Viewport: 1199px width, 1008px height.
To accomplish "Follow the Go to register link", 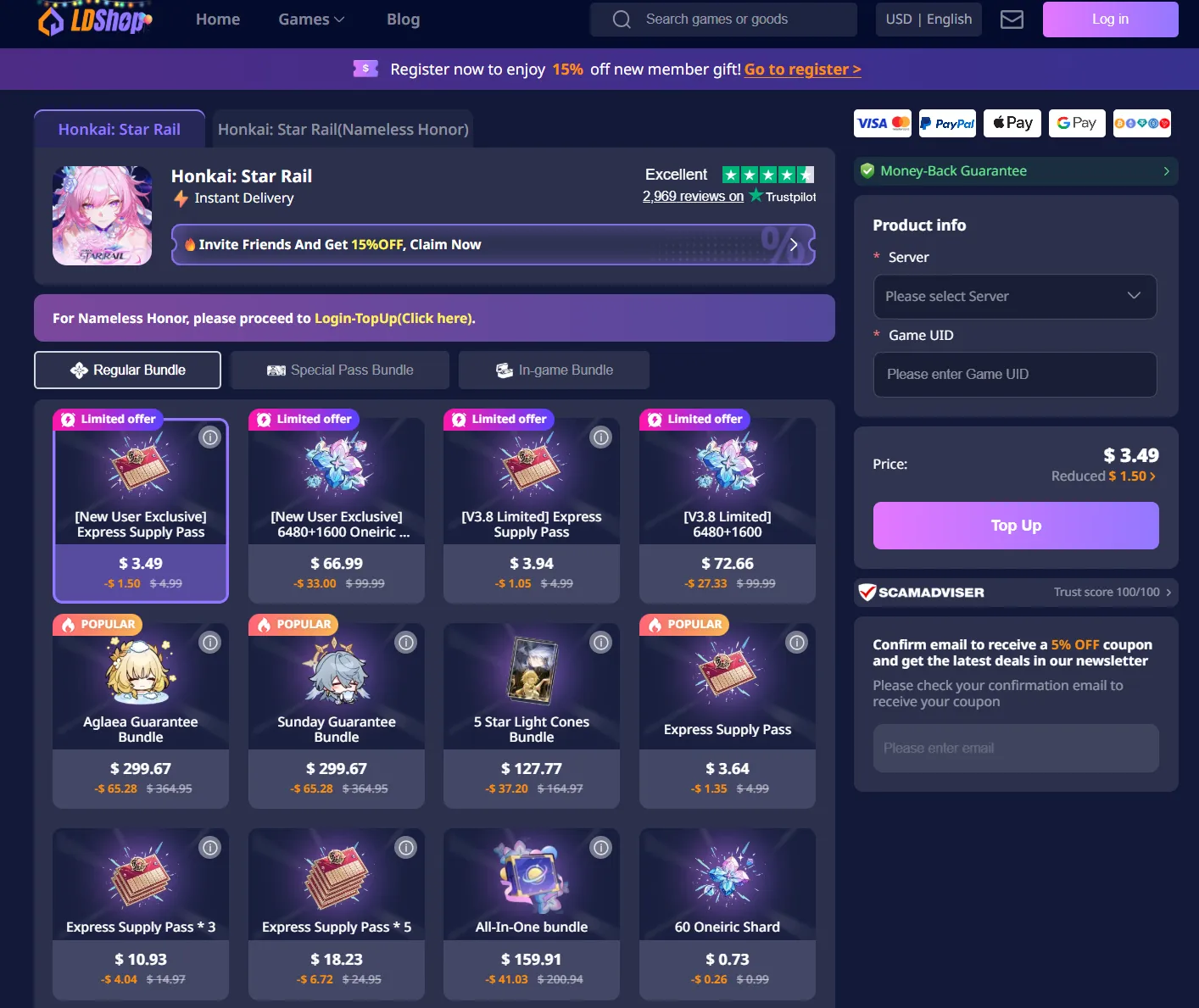I will point(801,69).
